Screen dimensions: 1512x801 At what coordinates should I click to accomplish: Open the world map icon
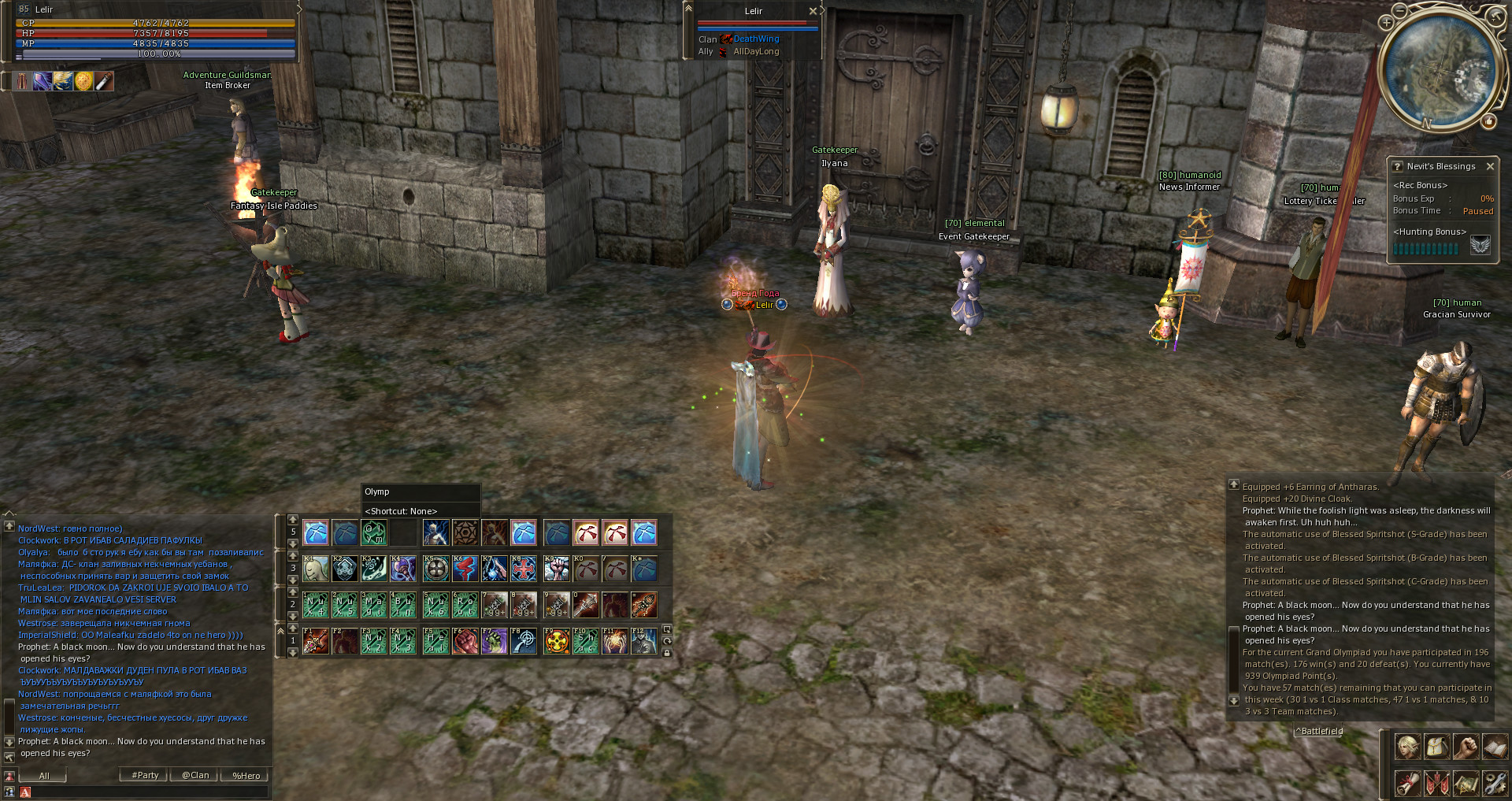pos(1466,783)
